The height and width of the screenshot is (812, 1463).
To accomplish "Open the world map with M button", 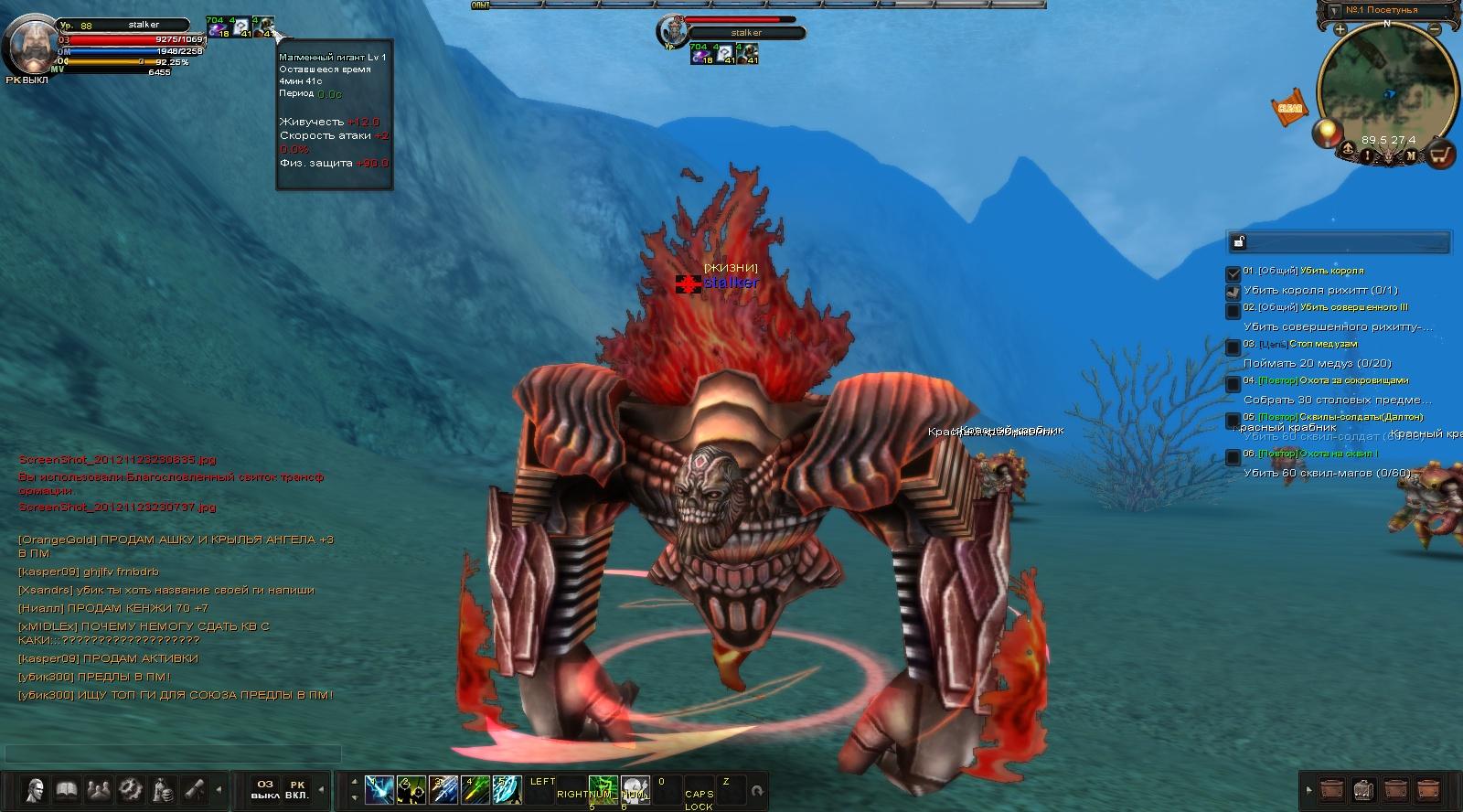I will pyautogui.click(x=1411, y=155).
